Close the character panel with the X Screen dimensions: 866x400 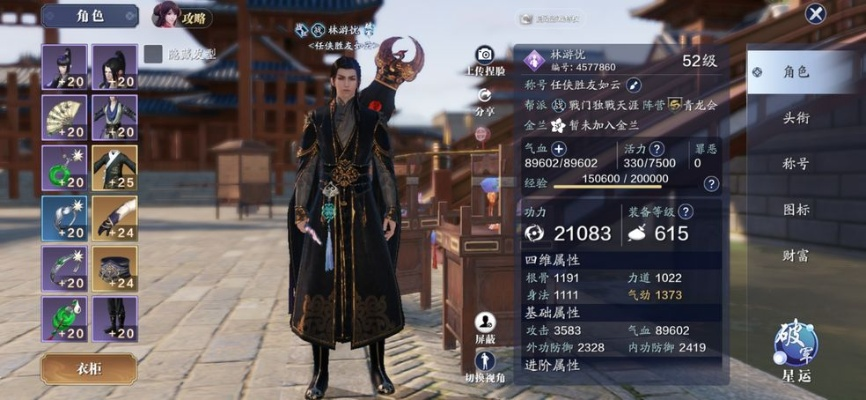coord(816,14)
